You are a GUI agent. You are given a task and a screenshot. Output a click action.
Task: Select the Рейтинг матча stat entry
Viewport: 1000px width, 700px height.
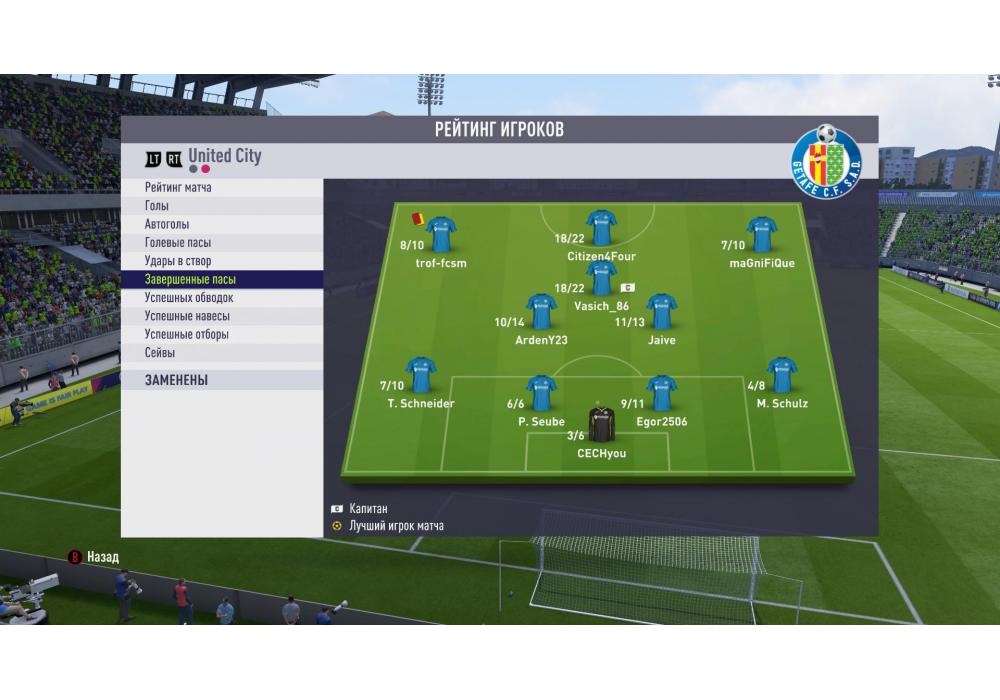click(x=178, y=187)
